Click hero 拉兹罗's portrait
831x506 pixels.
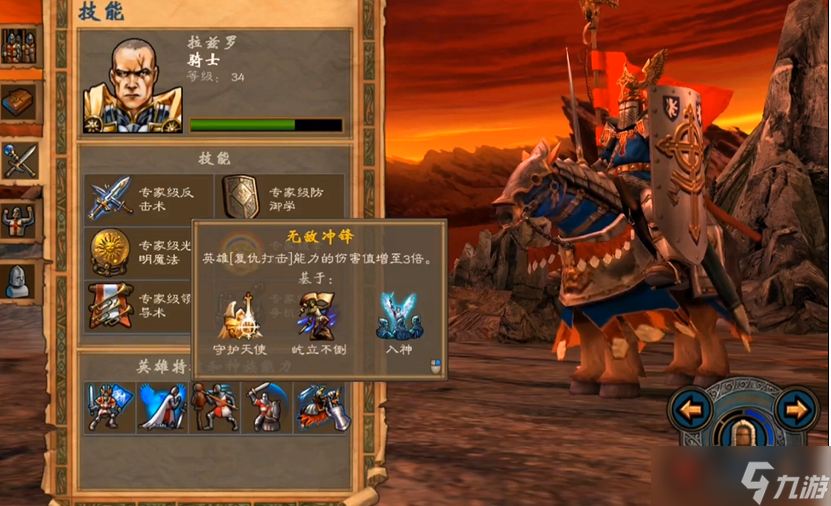pos(134,86)
